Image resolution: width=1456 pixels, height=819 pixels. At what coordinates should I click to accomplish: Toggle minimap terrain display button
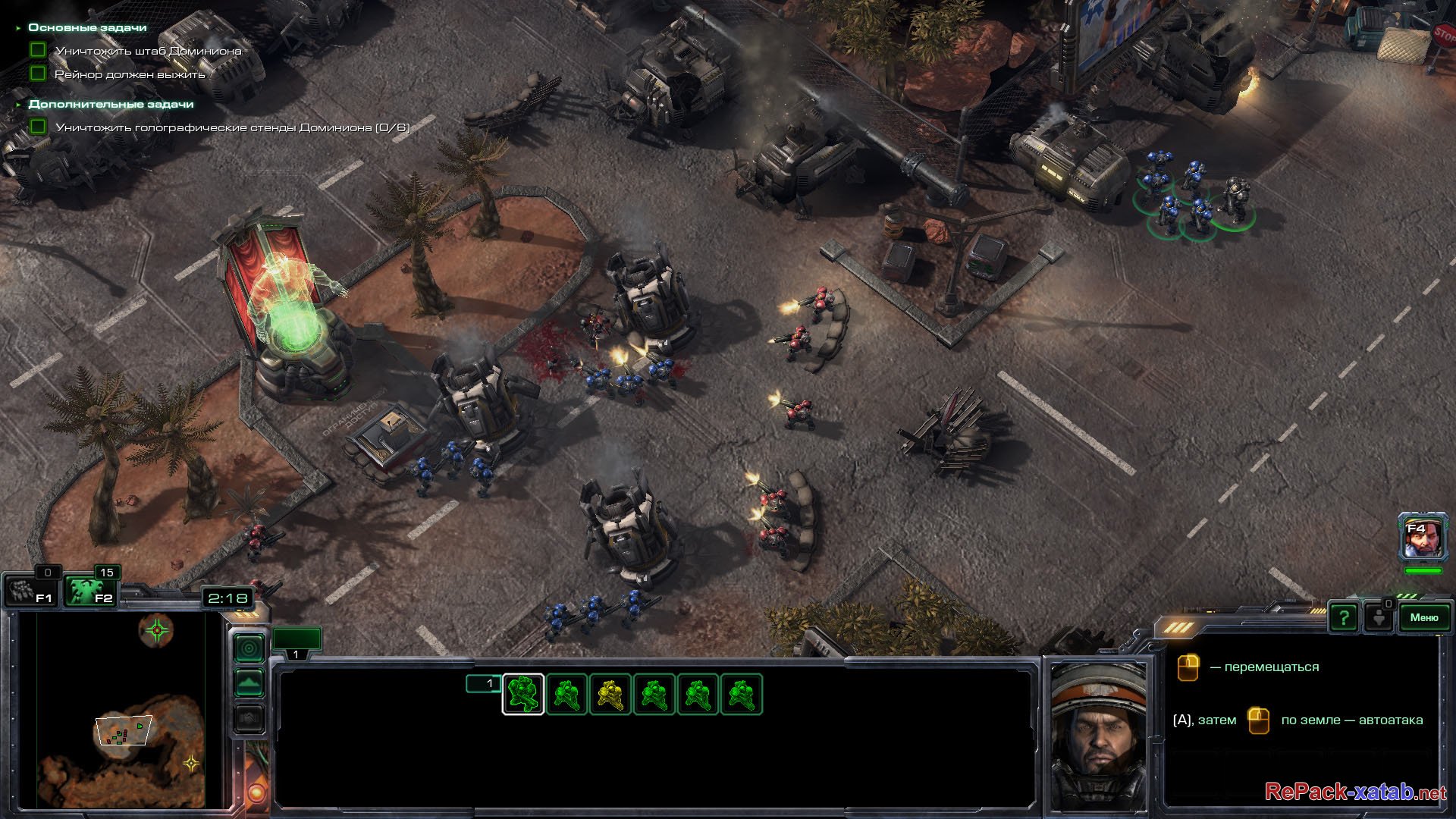249,682
